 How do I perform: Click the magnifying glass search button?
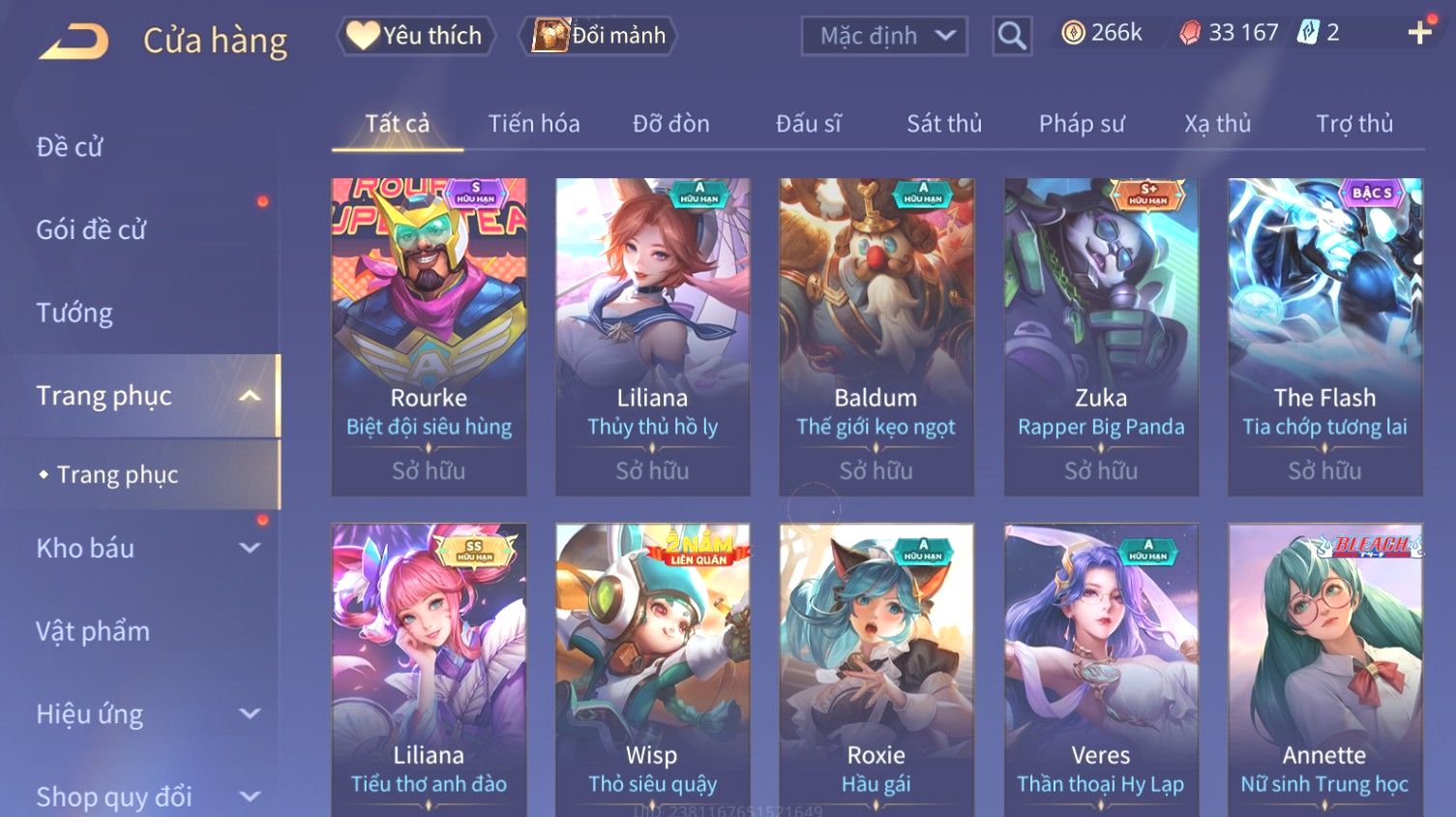1012,36
